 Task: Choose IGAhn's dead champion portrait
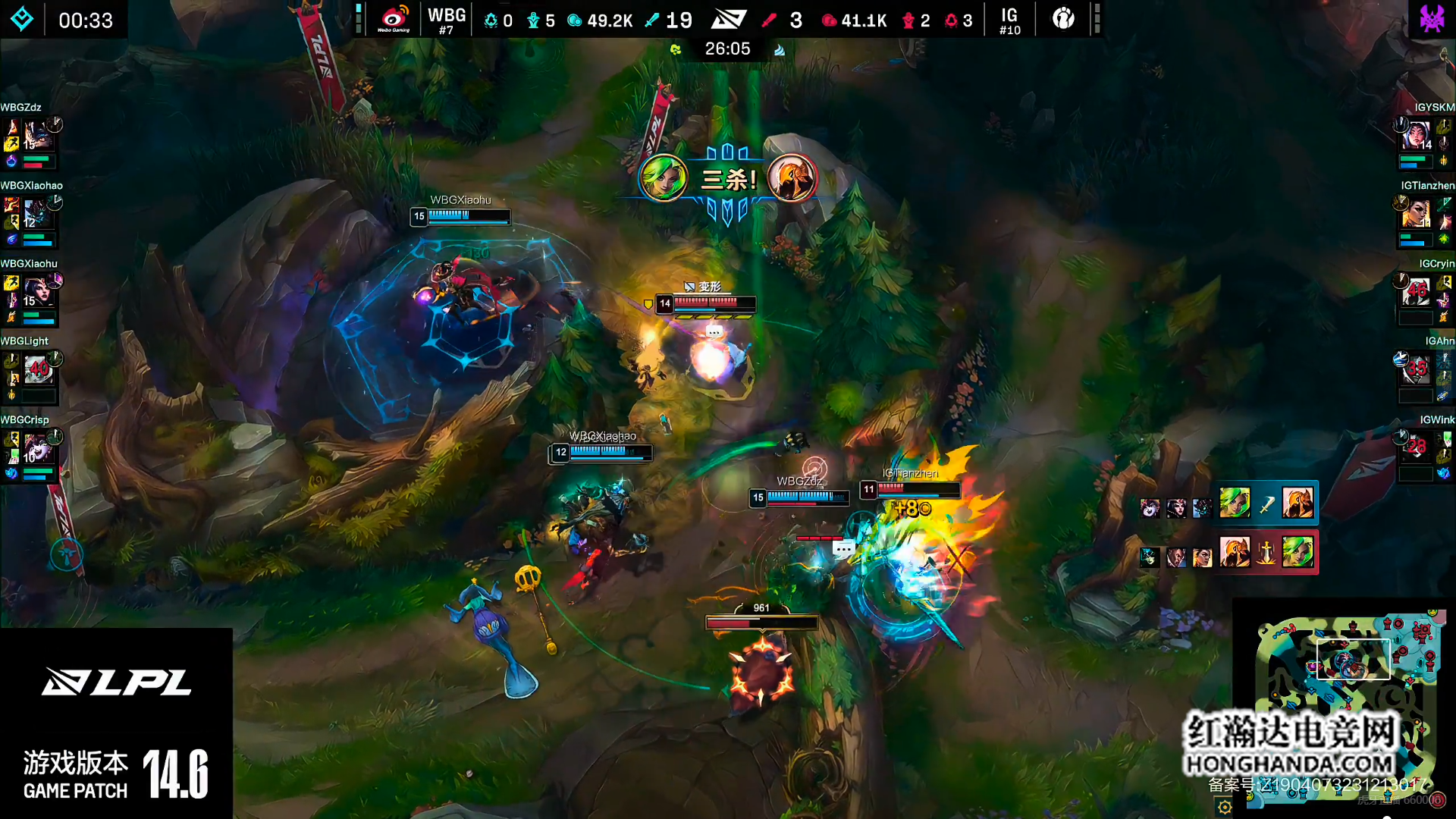pos(1416,371)
